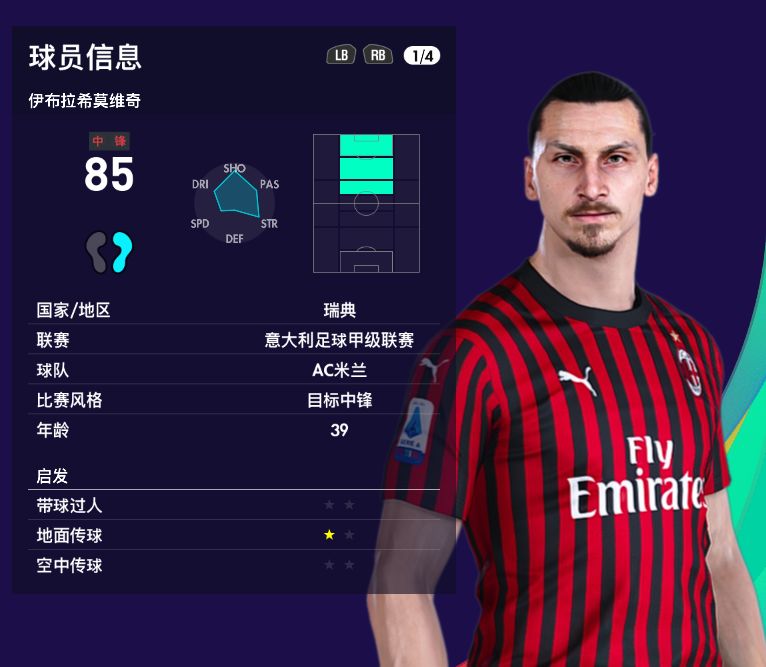The height and width of the screenshot is (667, 766).
Task: Select the 带球过人 inspire row
Action: 236,505
